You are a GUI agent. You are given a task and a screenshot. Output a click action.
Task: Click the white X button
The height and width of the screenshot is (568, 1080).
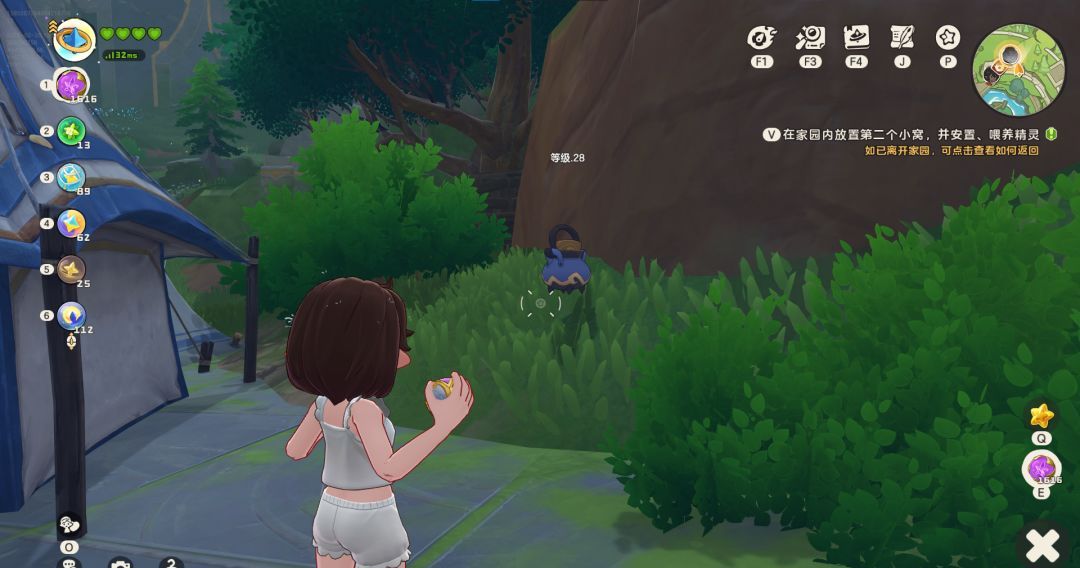(1043, 545)
